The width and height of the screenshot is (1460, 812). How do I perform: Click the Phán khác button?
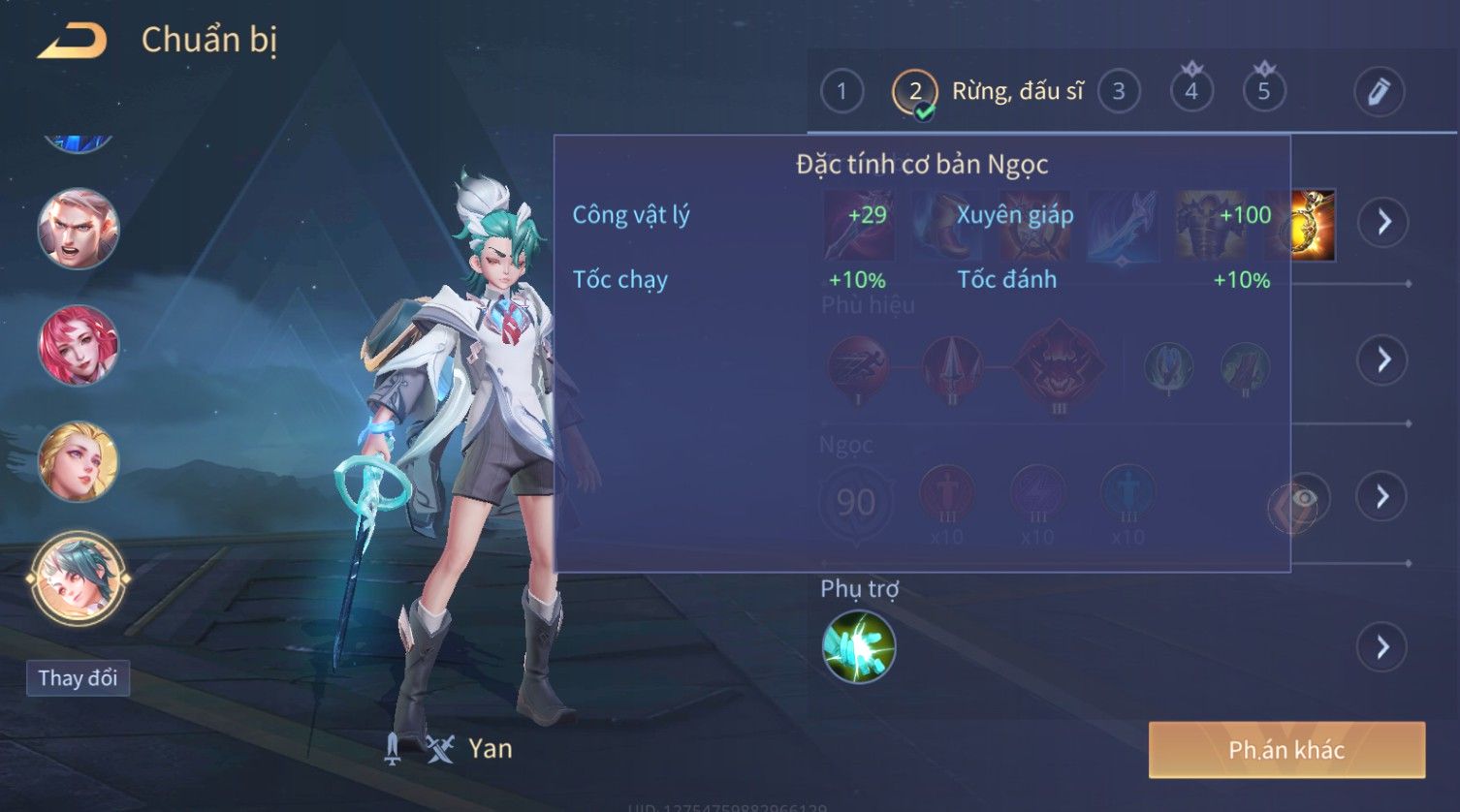point(1286,750)
